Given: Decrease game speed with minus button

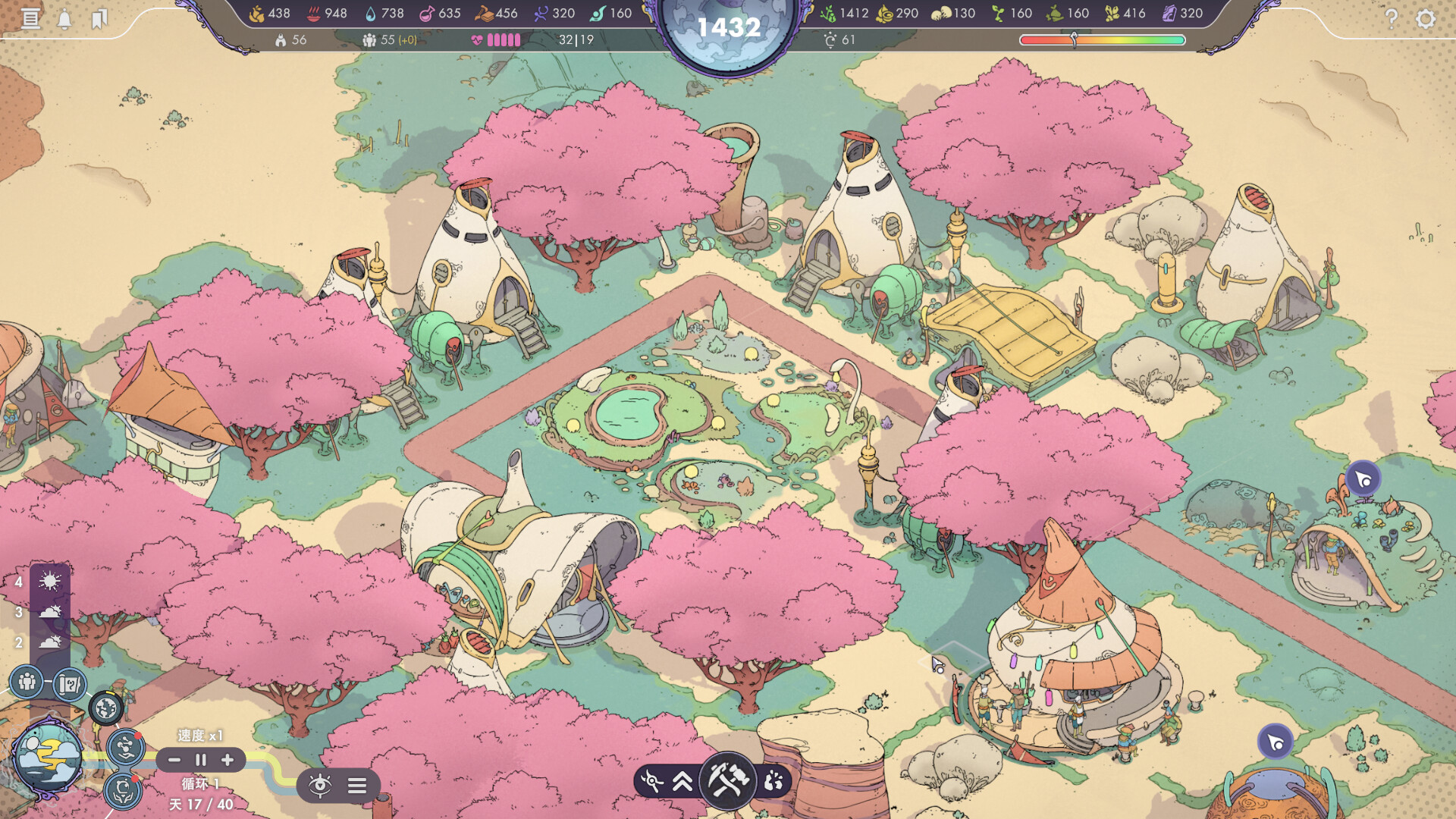Looking at the screenshot, I should coord(174,760).
